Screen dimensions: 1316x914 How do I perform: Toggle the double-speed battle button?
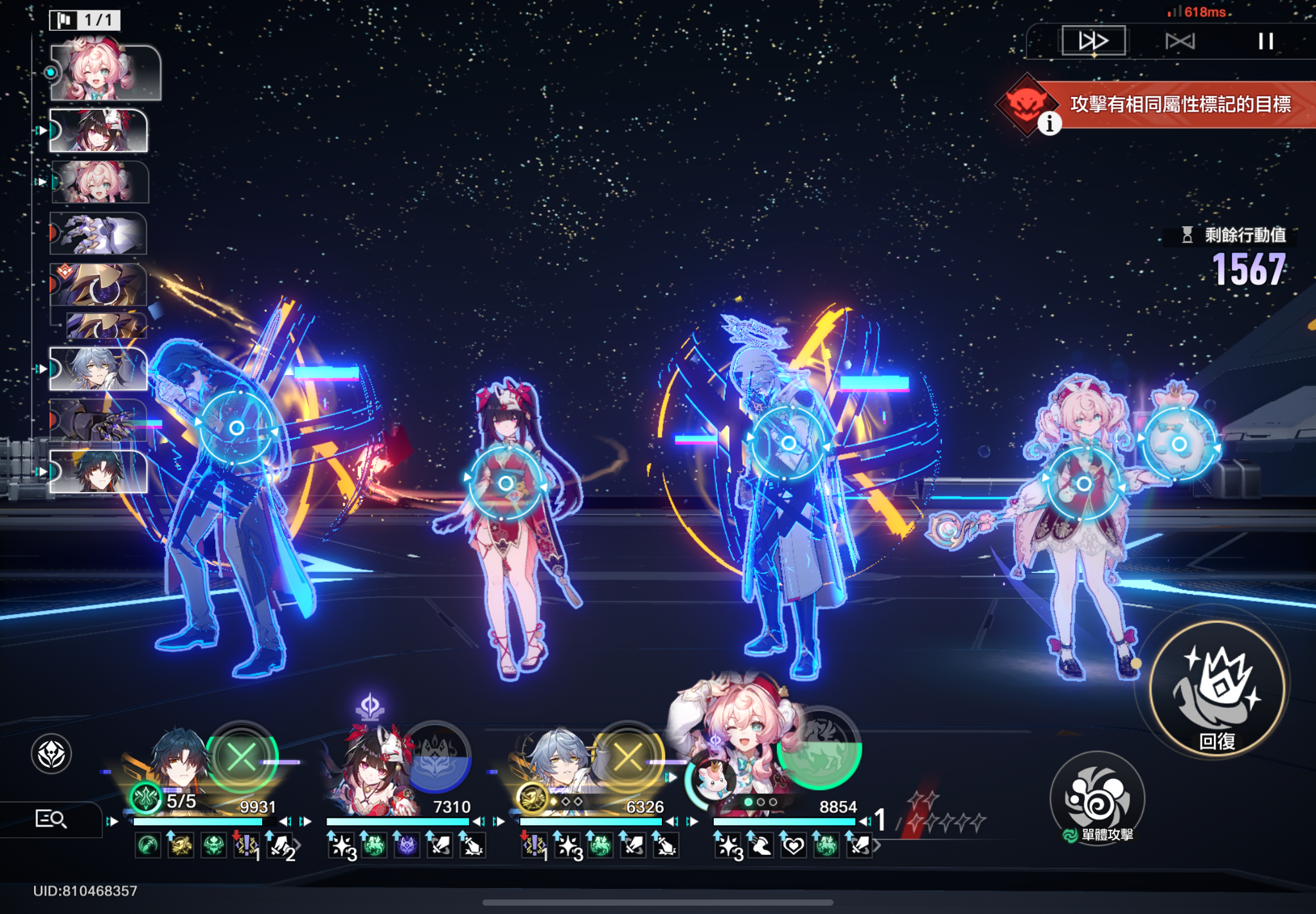pos(1093,41)
